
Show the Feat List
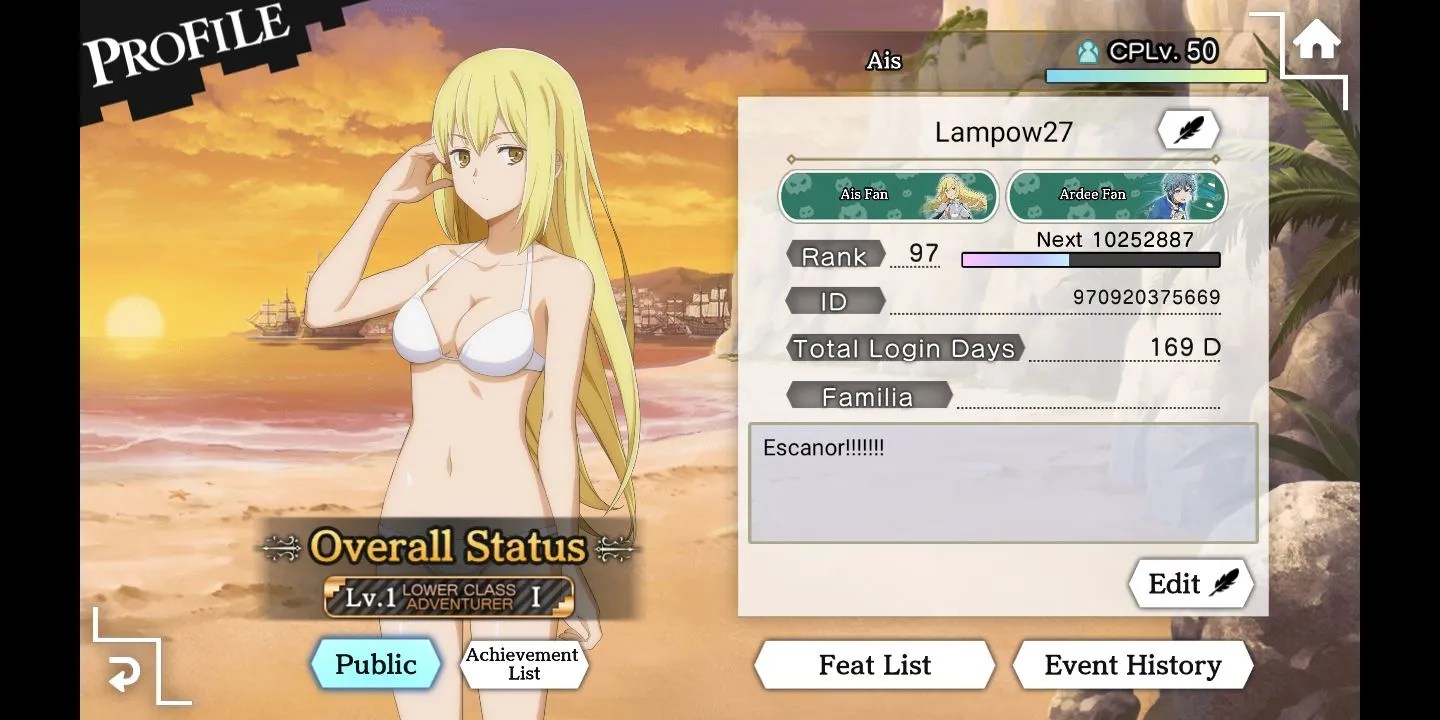pyautogui.click(x=874, y=666)
